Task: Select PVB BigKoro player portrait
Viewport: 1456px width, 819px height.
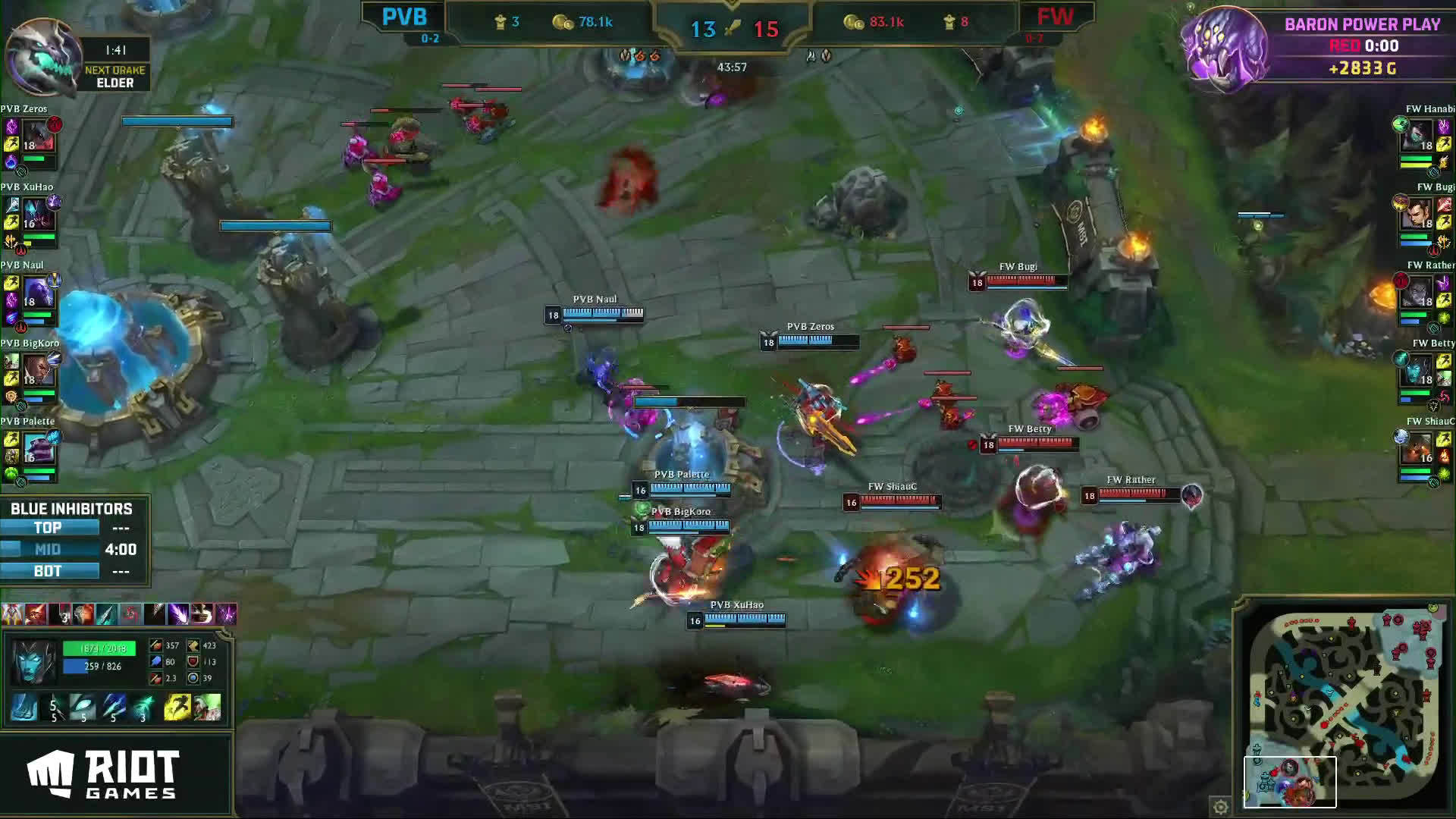Action: coord(37,371)
